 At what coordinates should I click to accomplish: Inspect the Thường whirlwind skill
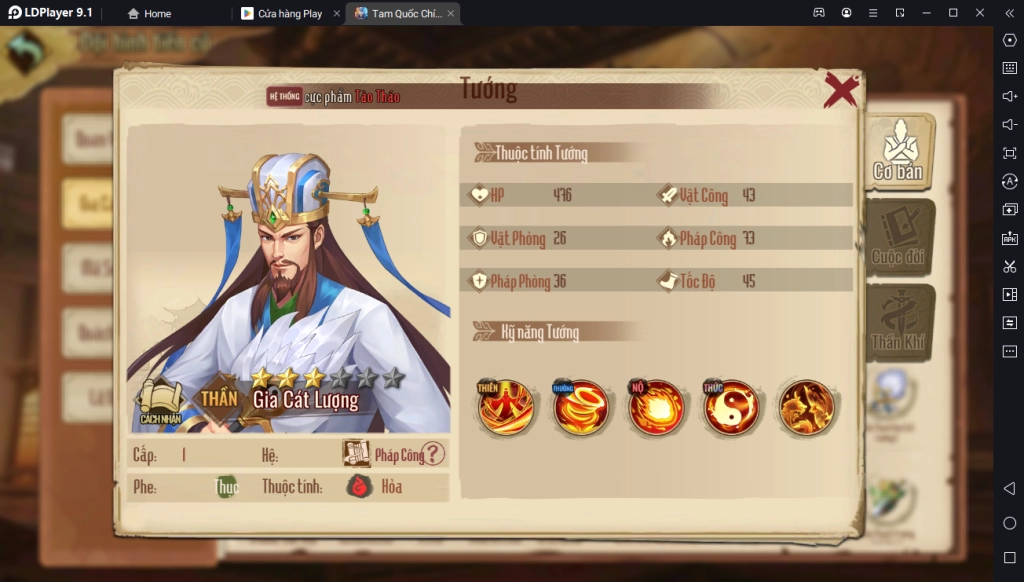pyautogui.click(x=581, y=408)
